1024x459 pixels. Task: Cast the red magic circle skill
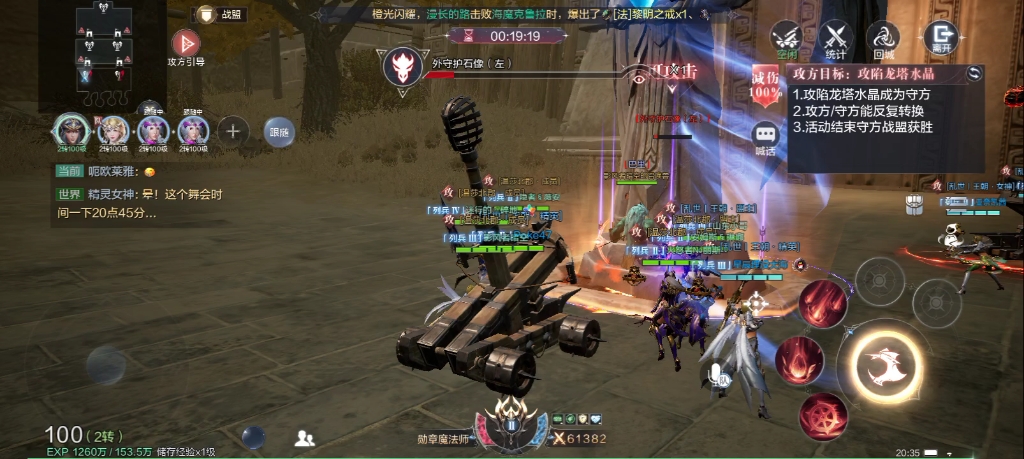[x=825, y=414]
